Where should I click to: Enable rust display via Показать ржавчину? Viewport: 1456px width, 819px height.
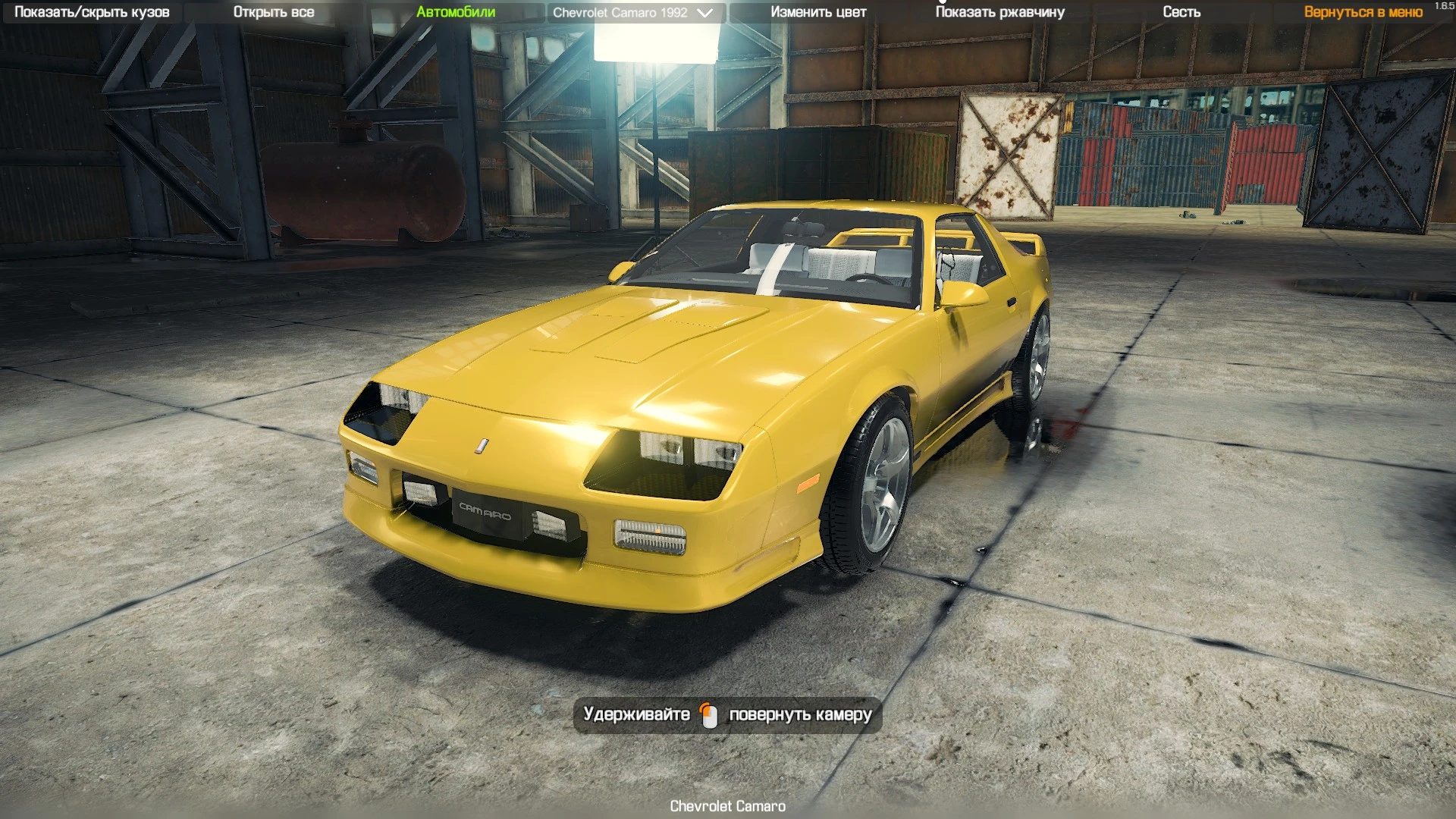point(999,12)
